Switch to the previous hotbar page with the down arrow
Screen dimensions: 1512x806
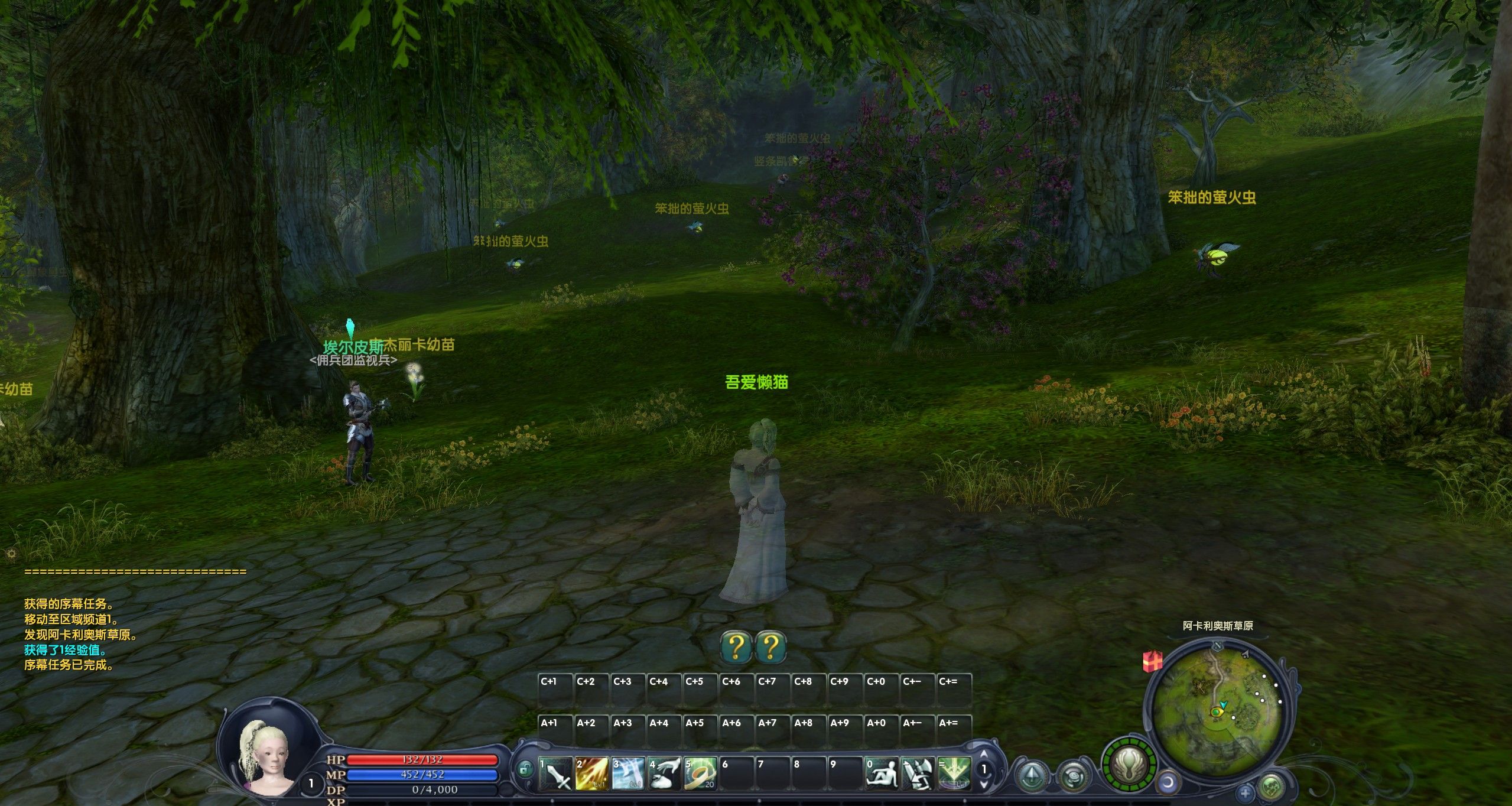984,785
